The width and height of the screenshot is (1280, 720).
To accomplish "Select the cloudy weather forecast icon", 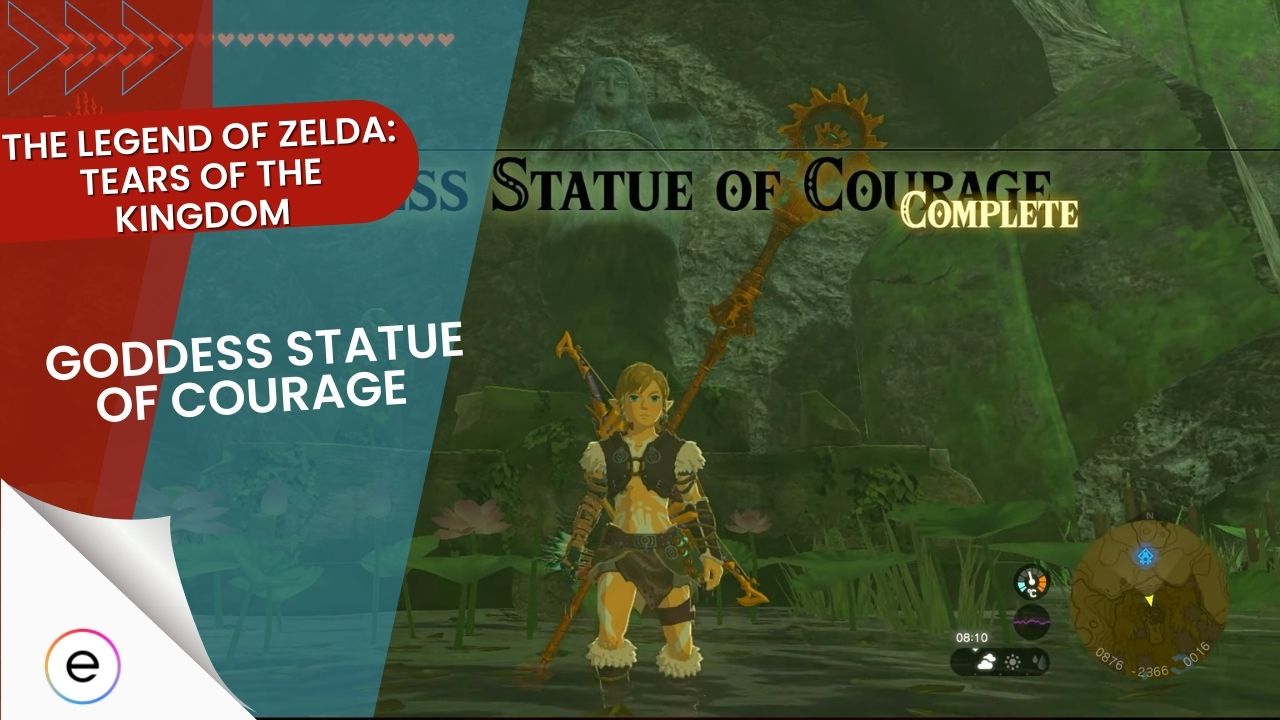I will tap(986, 661).
